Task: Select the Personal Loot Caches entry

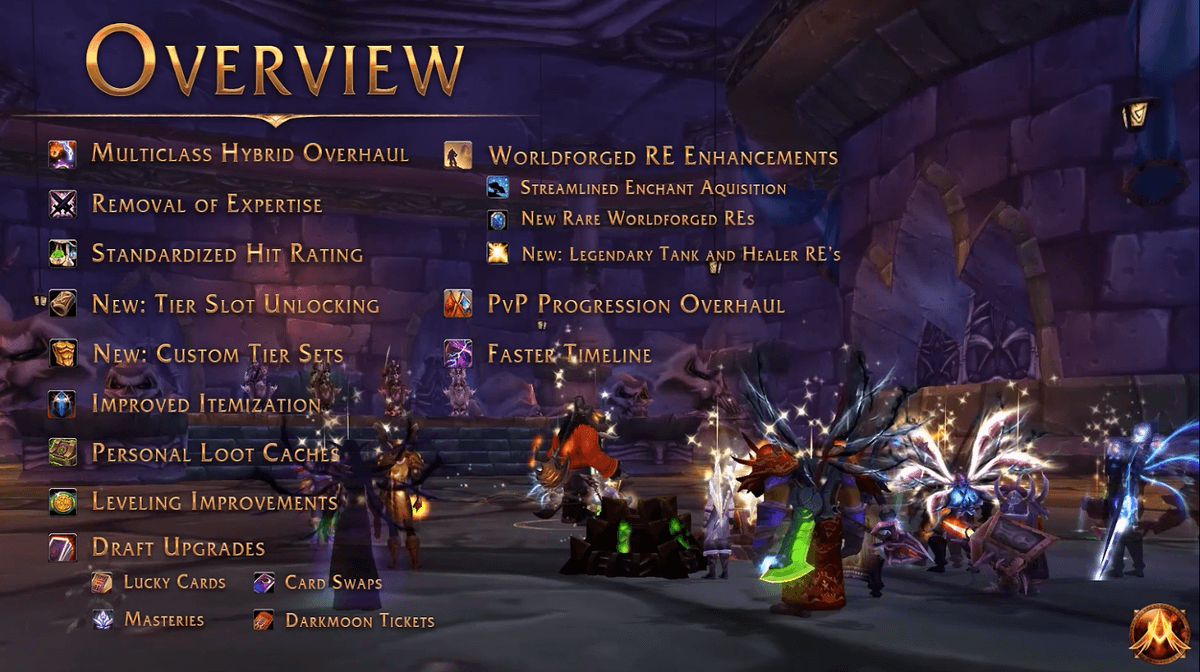Action: tap(215, 453)
